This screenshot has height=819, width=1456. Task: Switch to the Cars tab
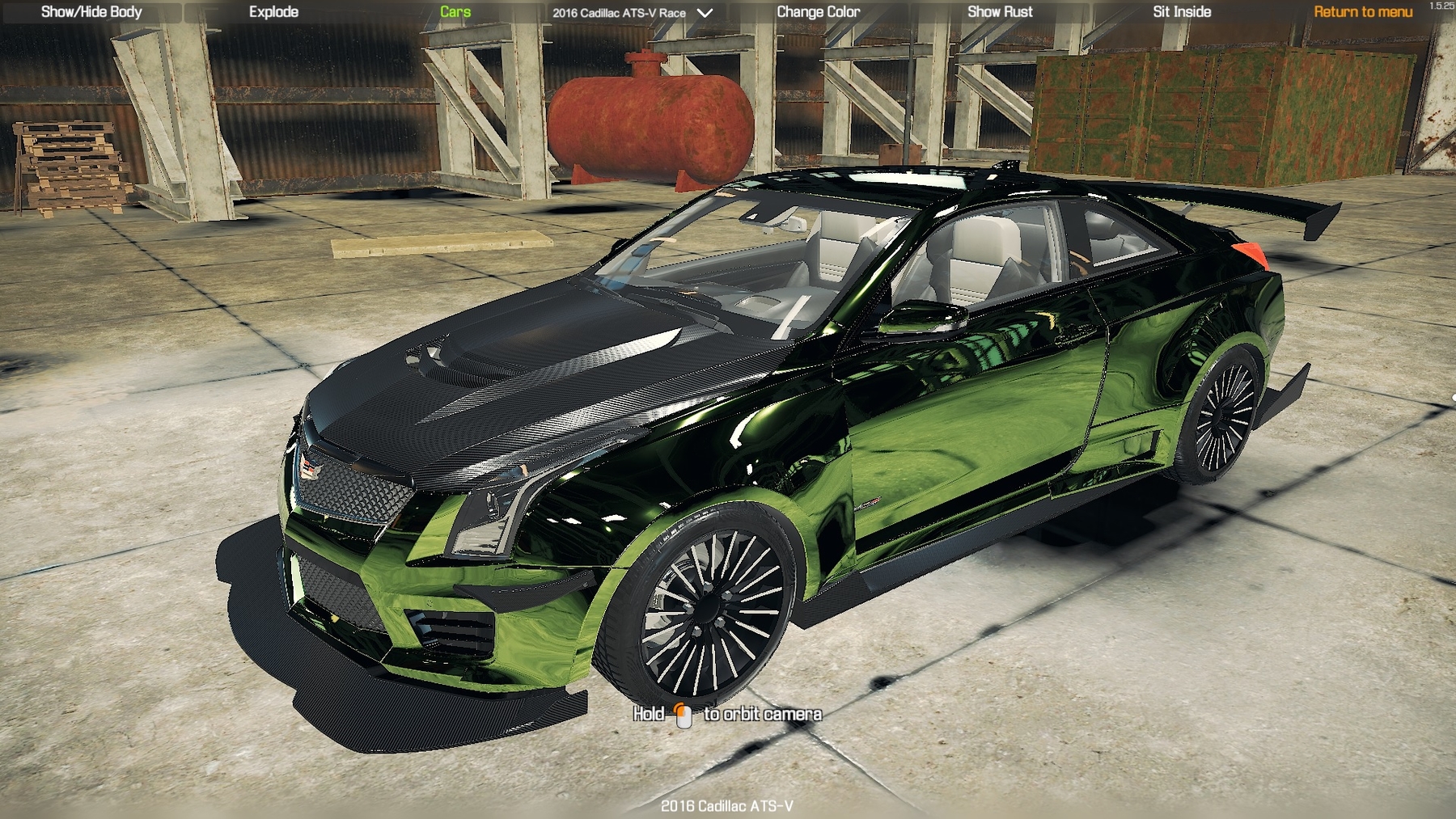tap(455, 12)
